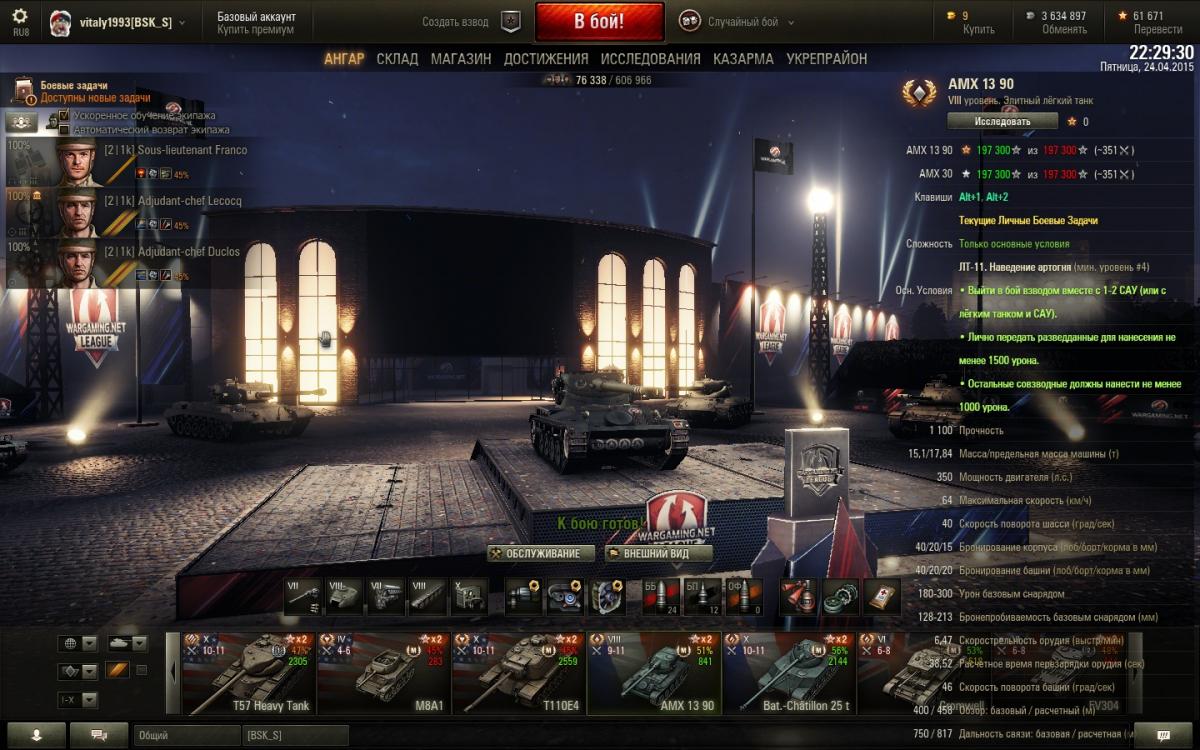Pick the Bat.-Châtillon 25 t tank
Screen dimensions: 1200x750
pyautogui.click(x=790, y=673)
